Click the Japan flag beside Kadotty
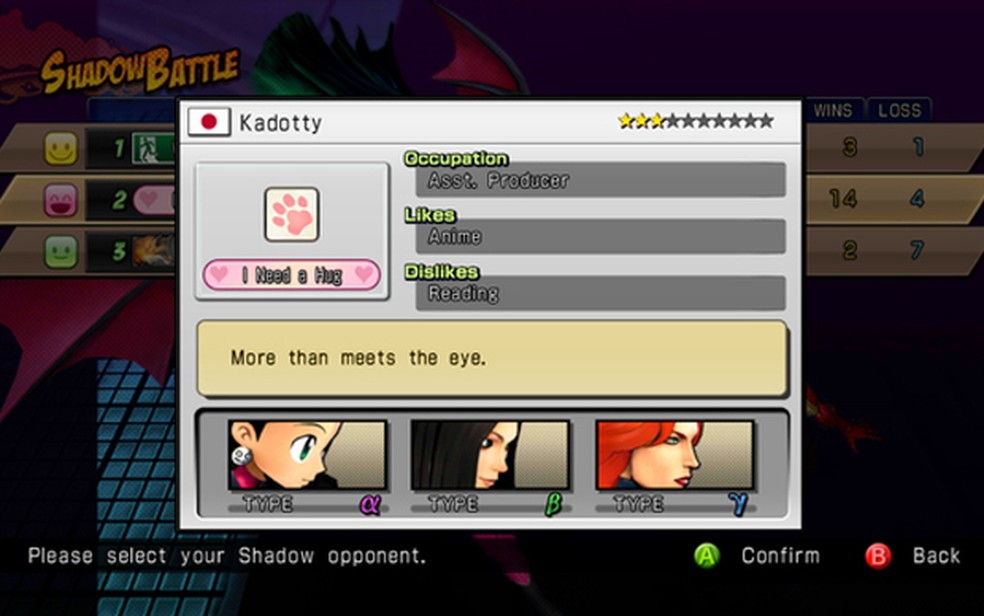This screenshot has width=984, height=616. [209, 122]
